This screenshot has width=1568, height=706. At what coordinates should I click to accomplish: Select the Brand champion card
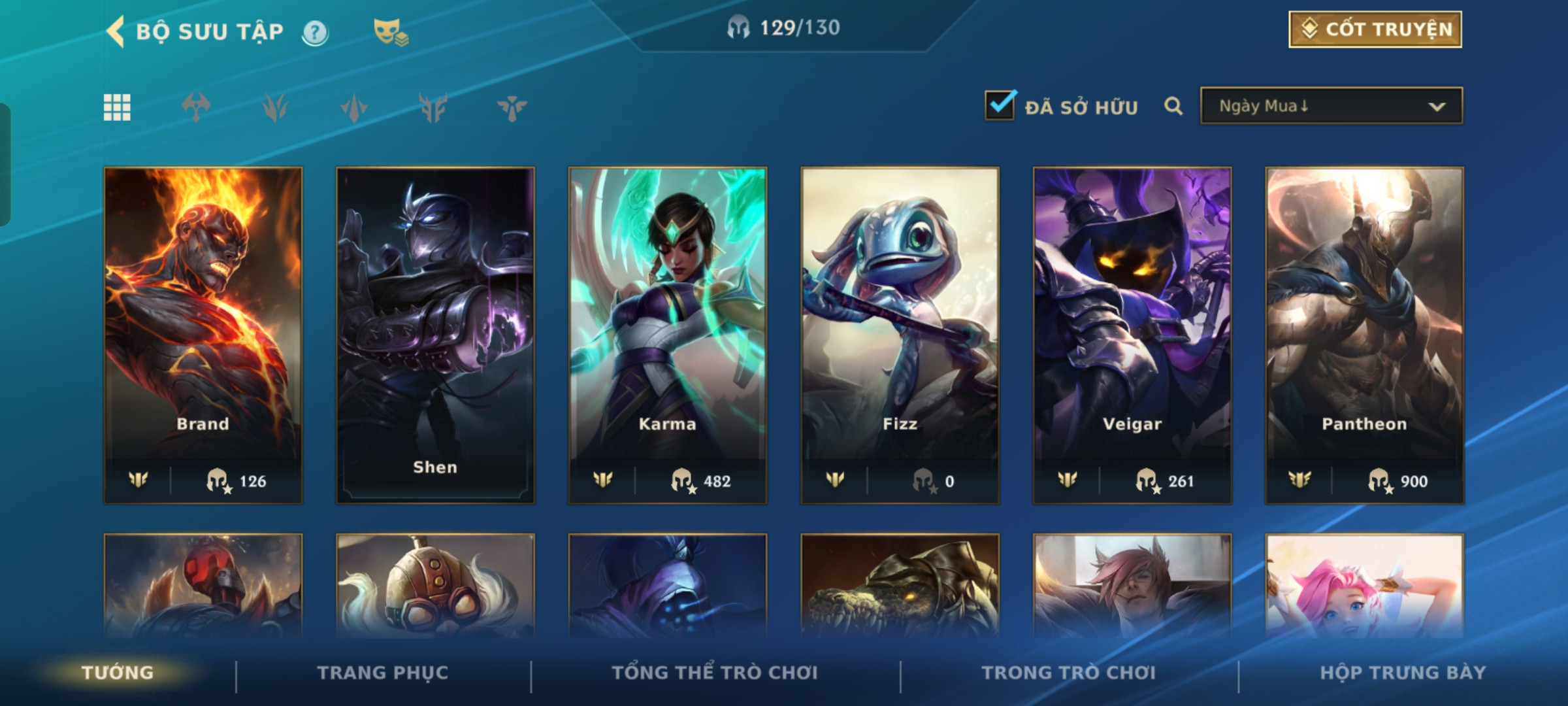tap(203, 335)
